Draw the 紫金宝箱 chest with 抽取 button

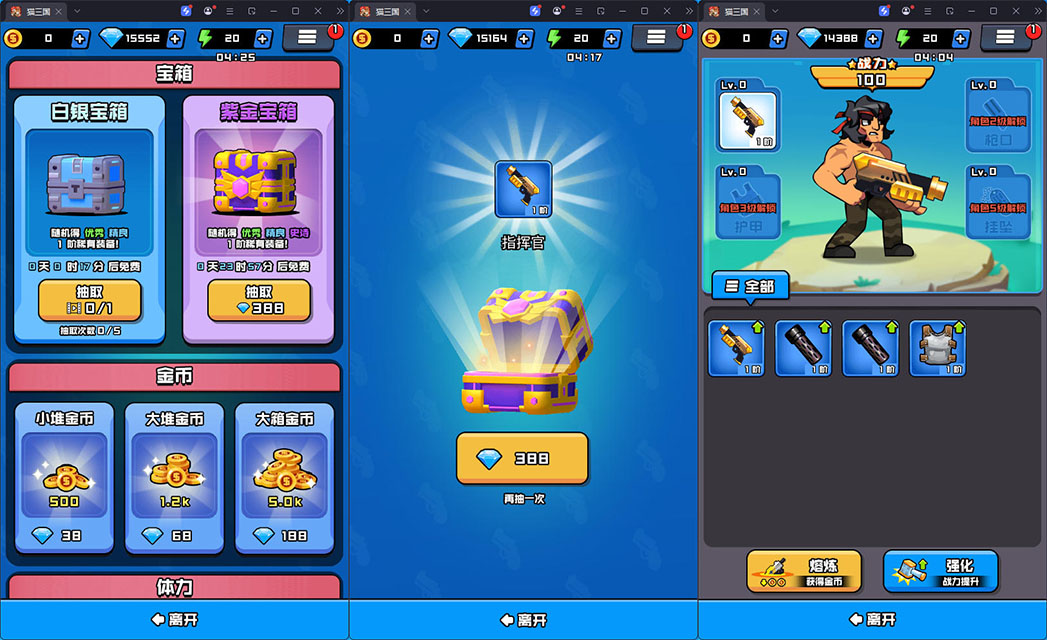pyautogui.click(x=259, y=300)
